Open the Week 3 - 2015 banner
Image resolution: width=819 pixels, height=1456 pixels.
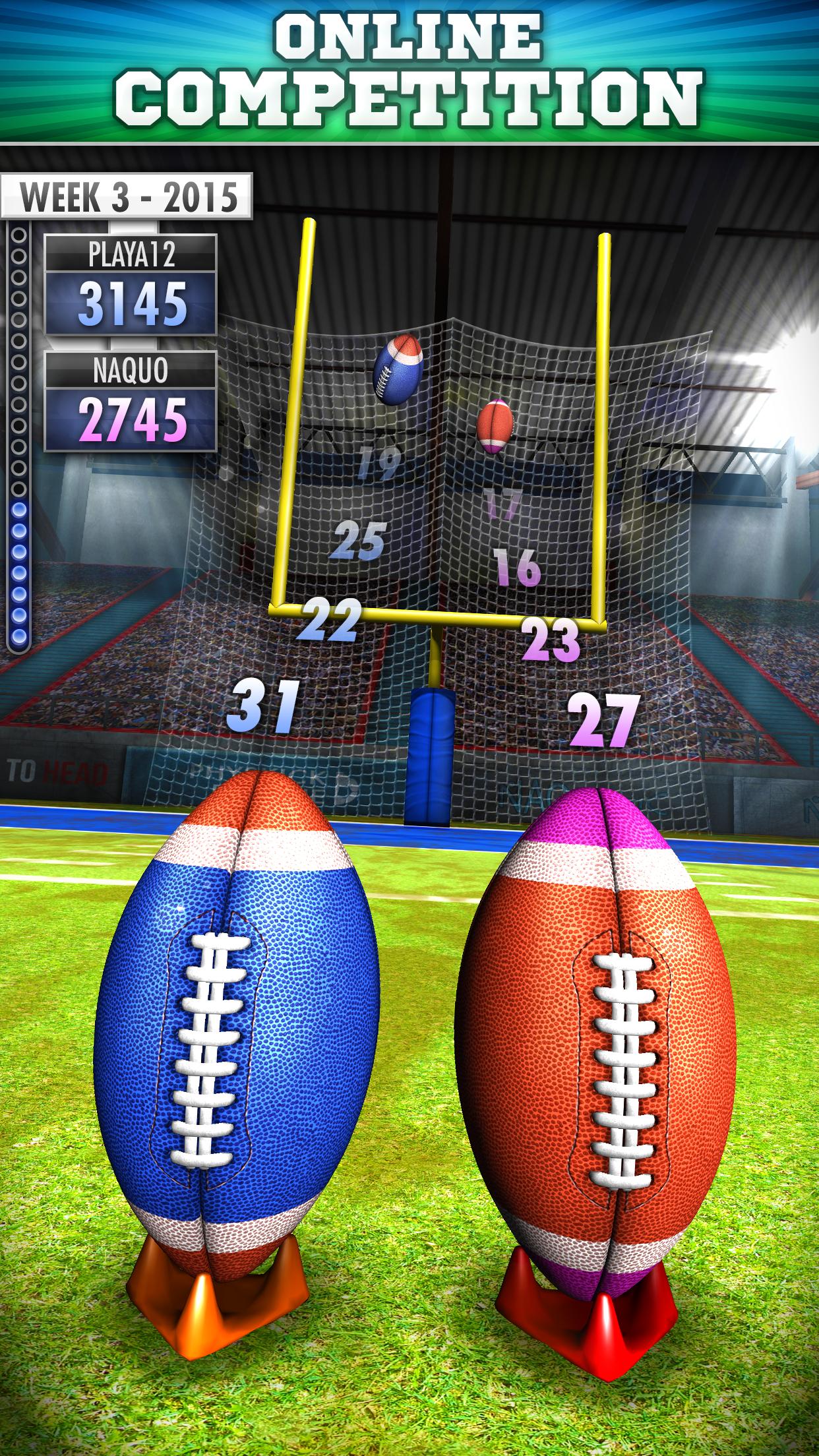point(127,196)
